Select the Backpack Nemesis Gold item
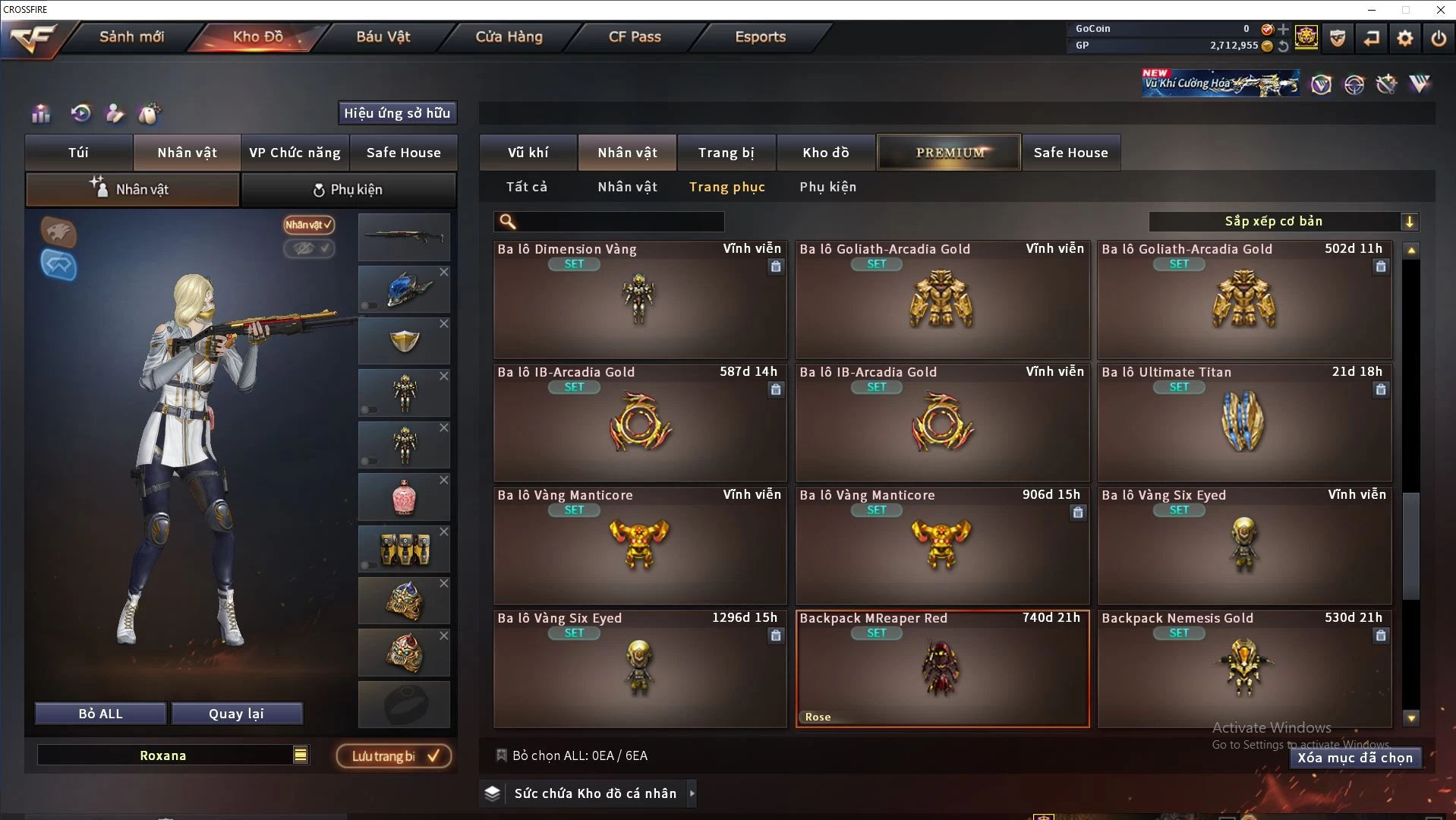 pos(1243,669)
